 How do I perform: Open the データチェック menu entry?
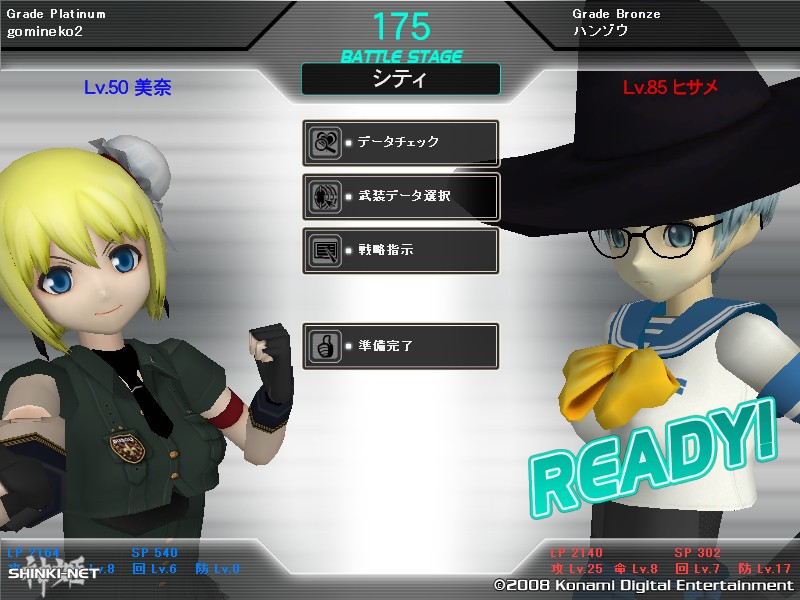(400, 143)
